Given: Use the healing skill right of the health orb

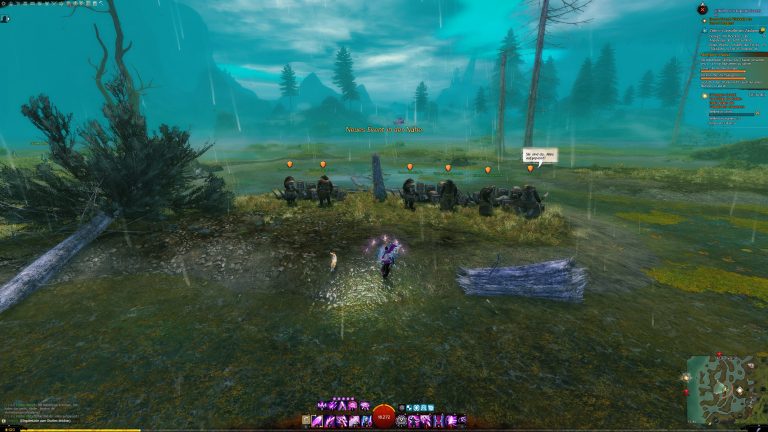Looking at the screenshot, I should [402, 421].
